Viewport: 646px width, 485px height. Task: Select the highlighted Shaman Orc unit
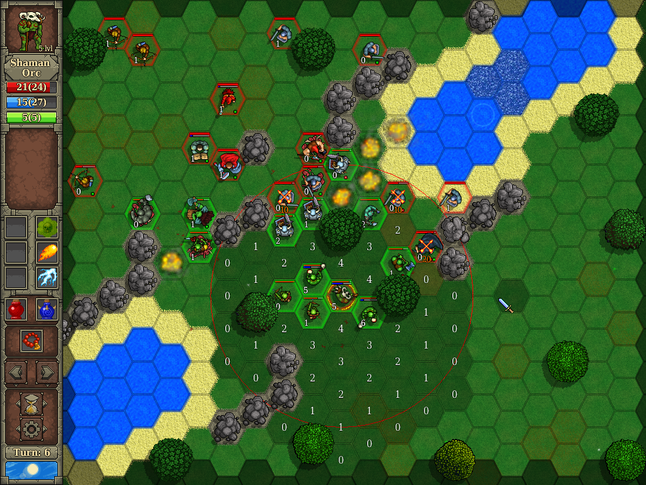[x=341, y=295]
